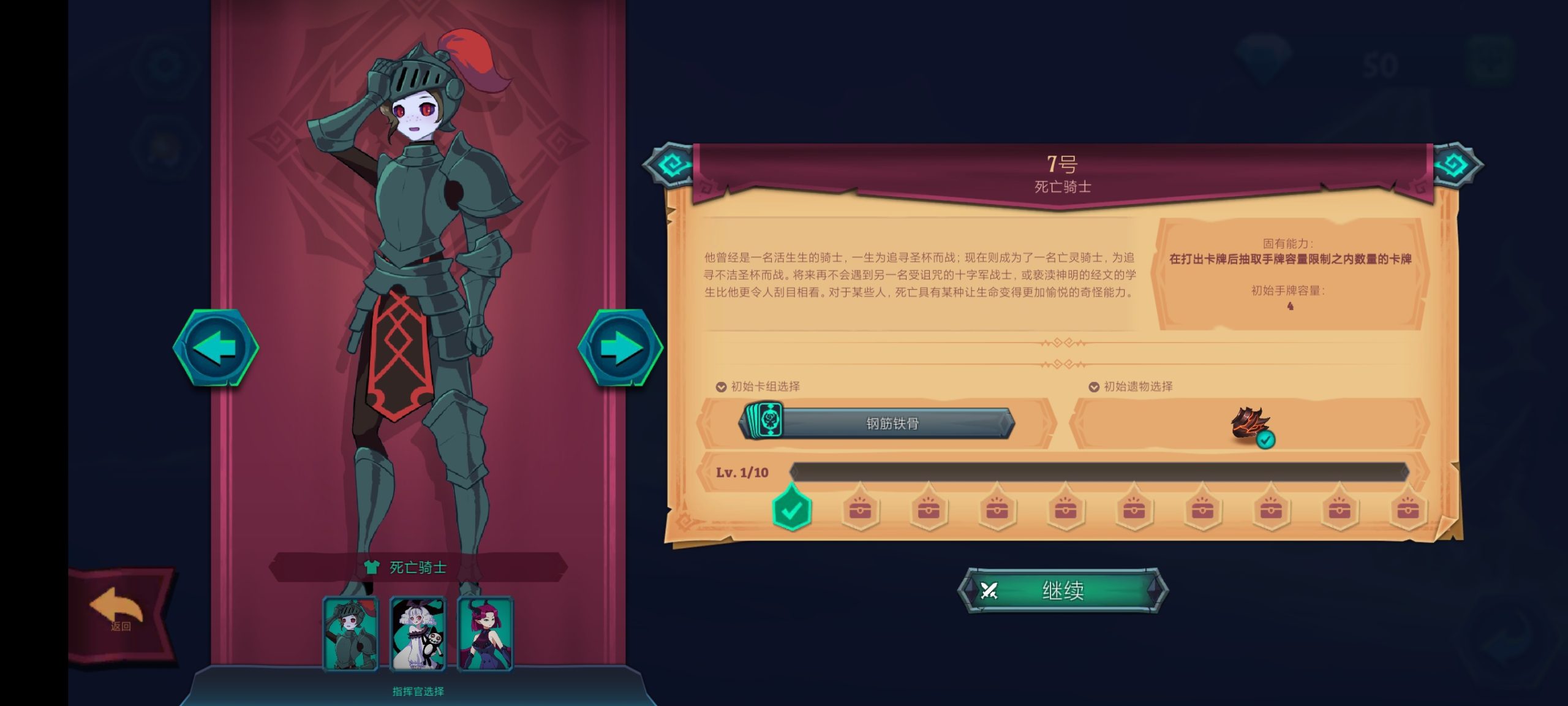Click the right arrow to view next character

click(619, 346)
